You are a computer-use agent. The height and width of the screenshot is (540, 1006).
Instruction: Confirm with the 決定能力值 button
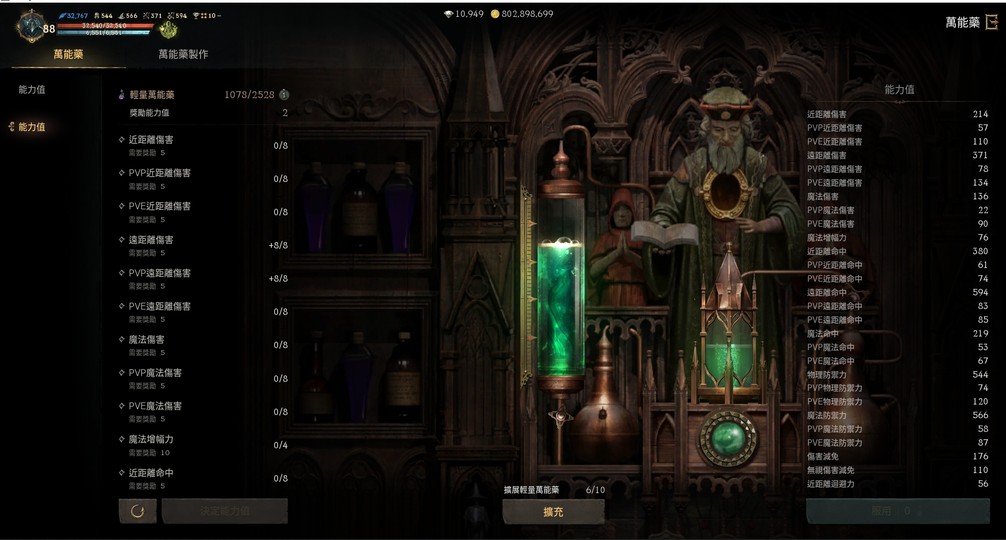224,511
